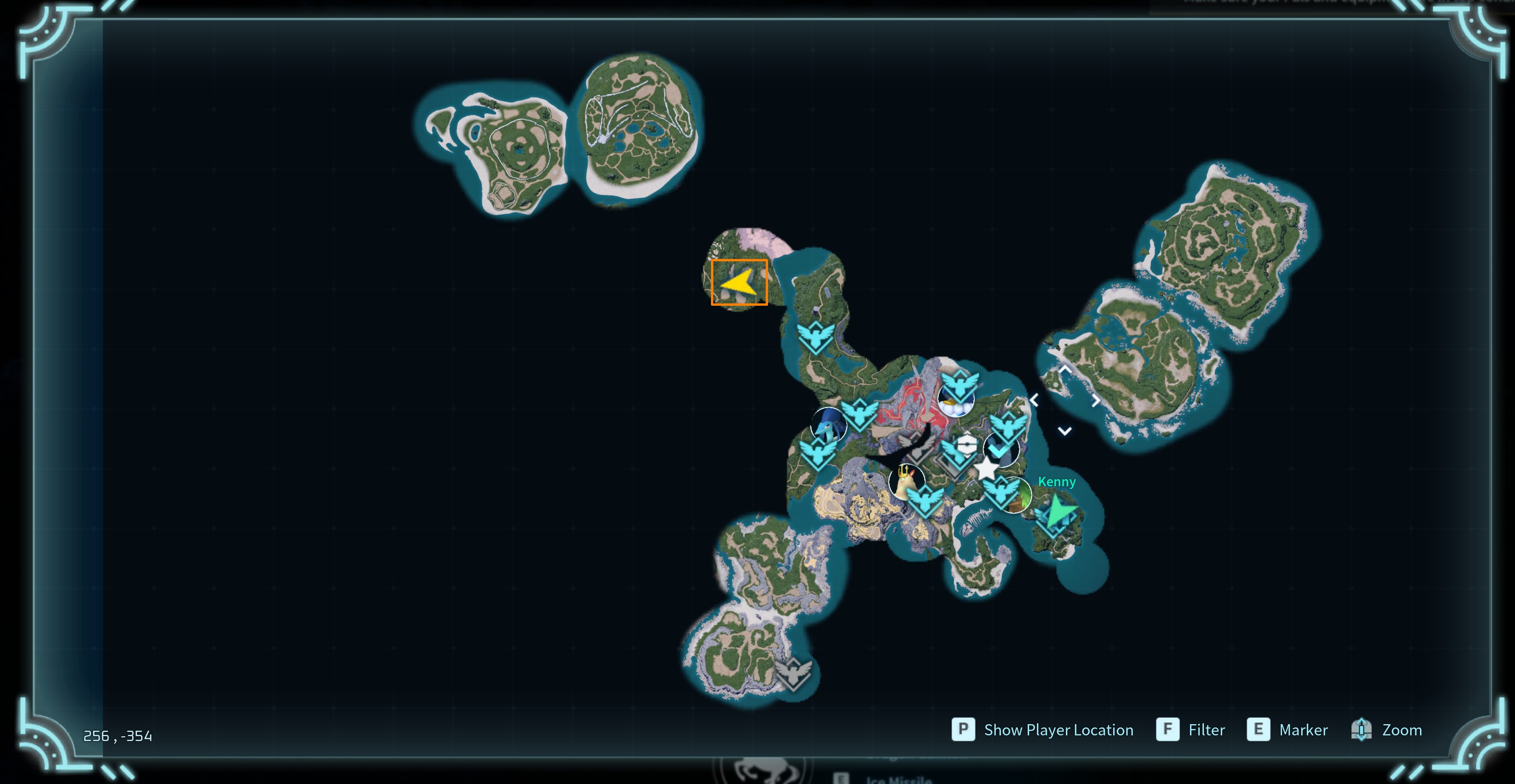Click the bird-on-egg boss icon near the volcano

click(956, 402)
